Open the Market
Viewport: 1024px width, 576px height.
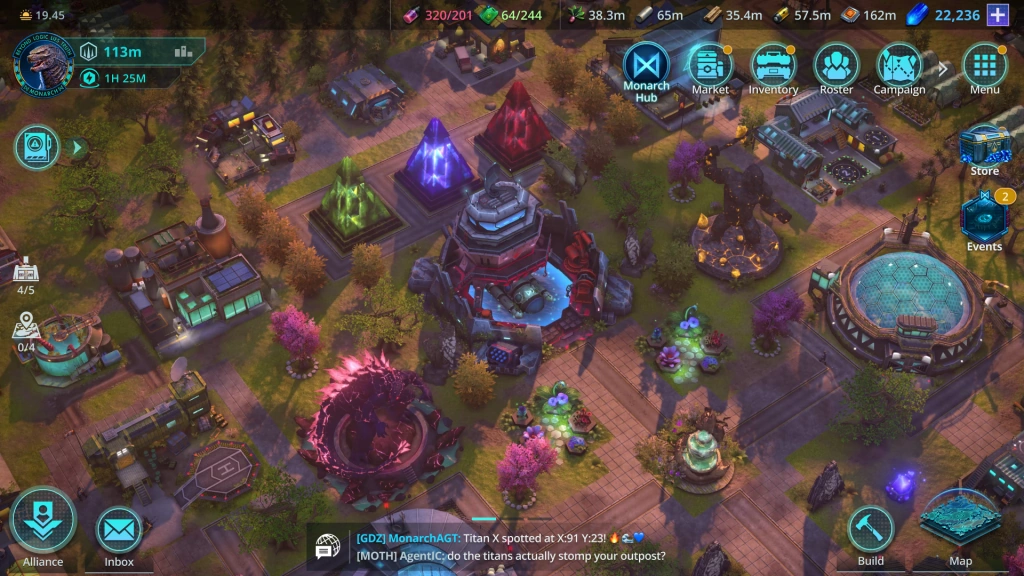coord(710,65)
